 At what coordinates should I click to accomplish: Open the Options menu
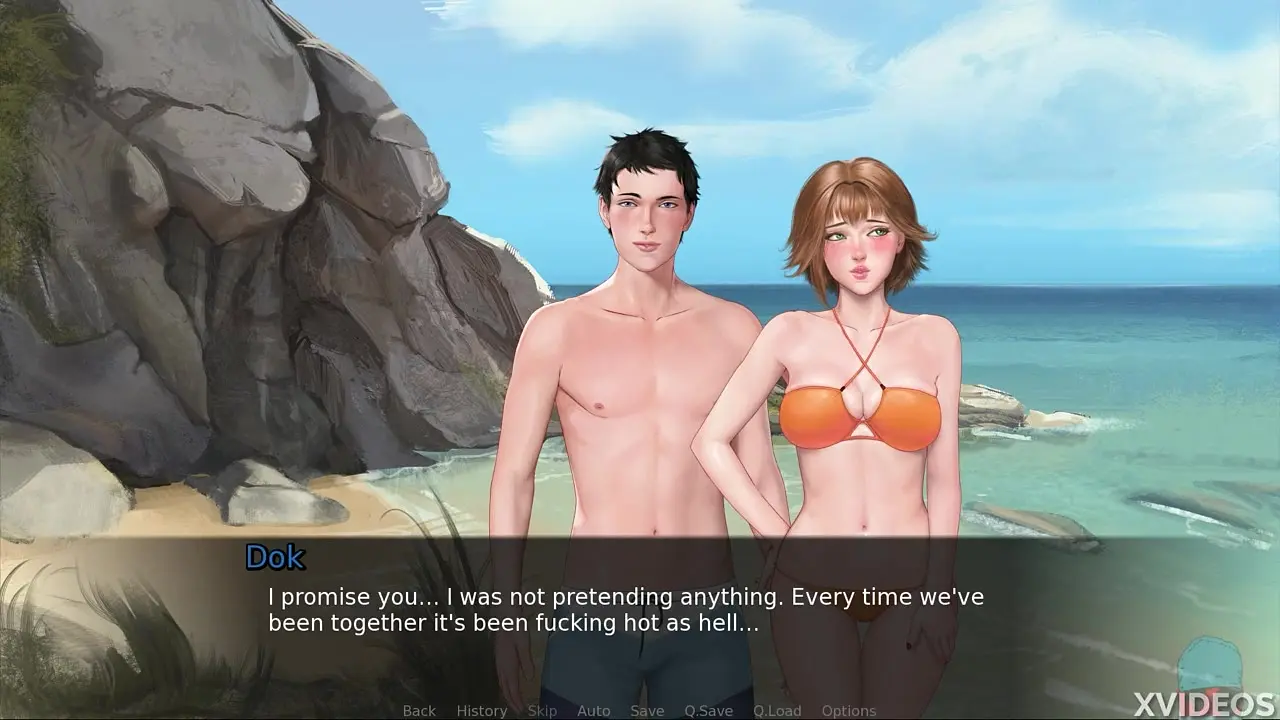[848, 711]
